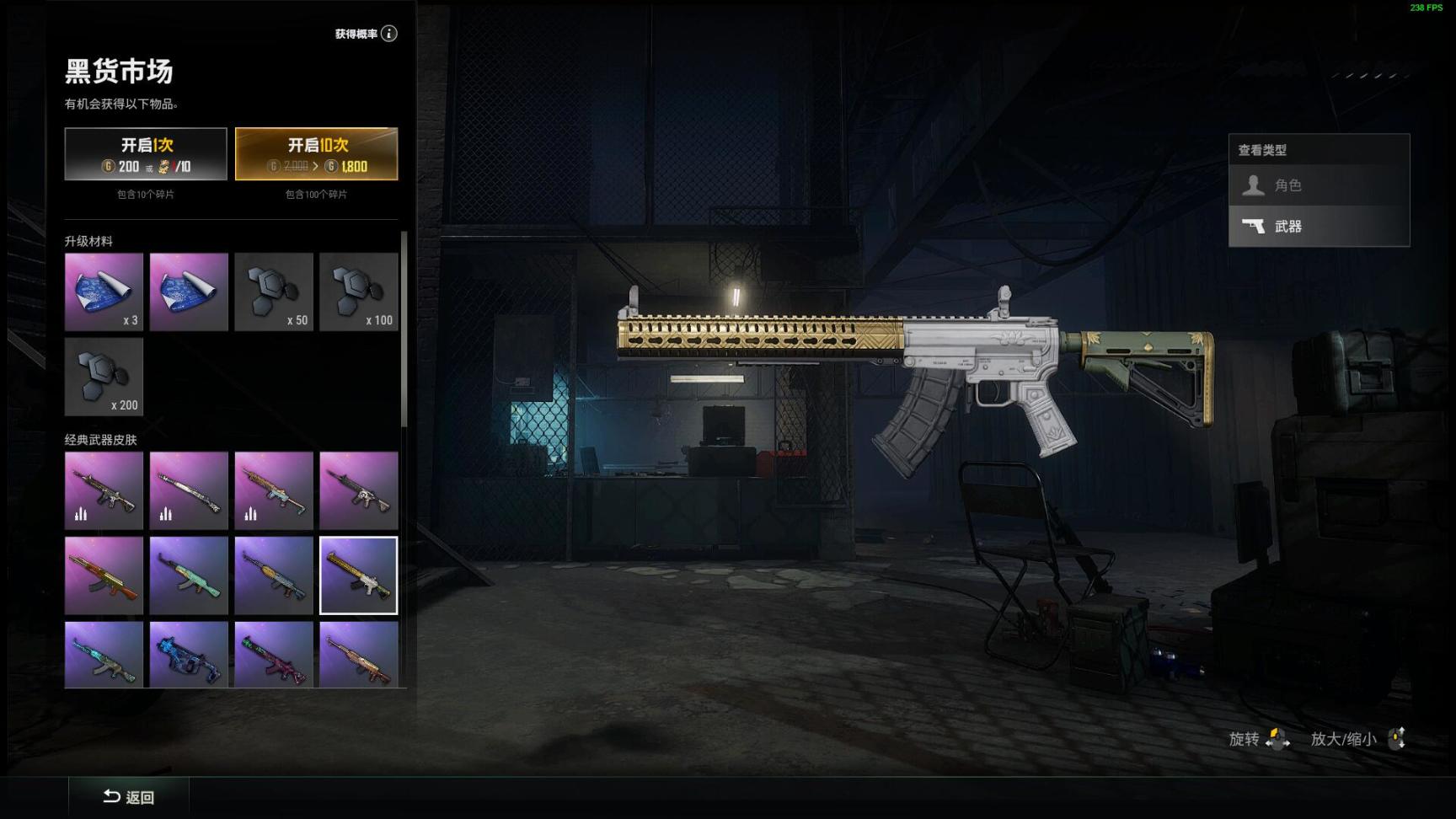Click the 放大/缩小 zoom mouse icon
This screenshot has height=819, width=1456.
click(1398, 738)
